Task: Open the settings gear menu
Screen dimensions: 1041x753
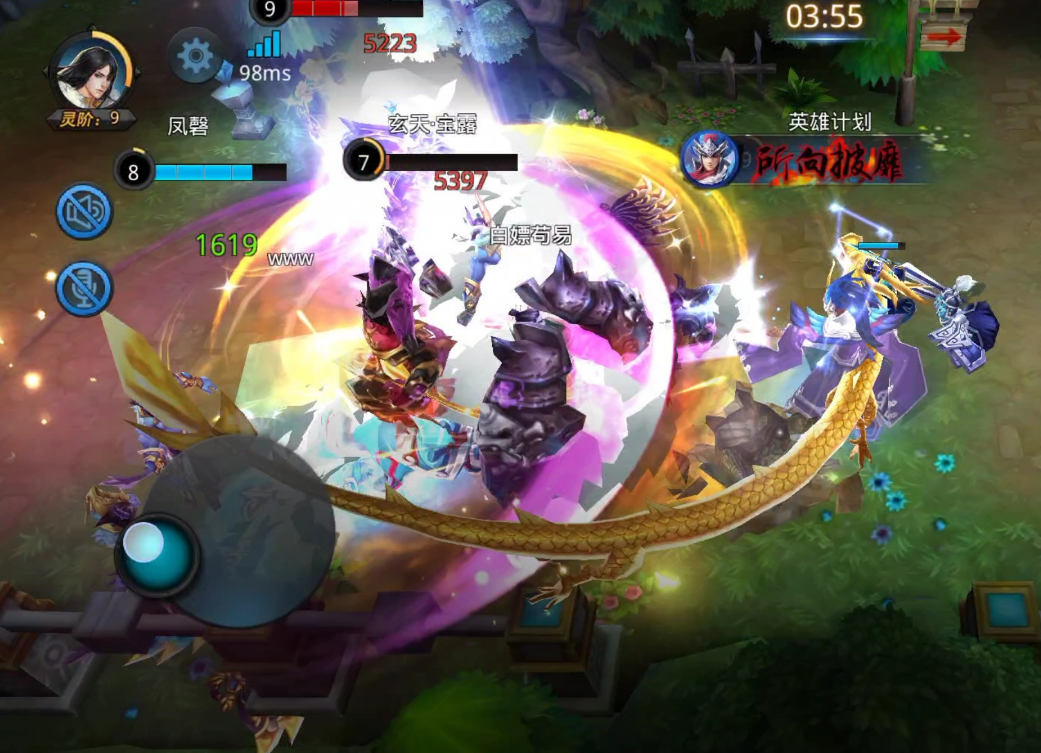Action: tap(195, 56)
